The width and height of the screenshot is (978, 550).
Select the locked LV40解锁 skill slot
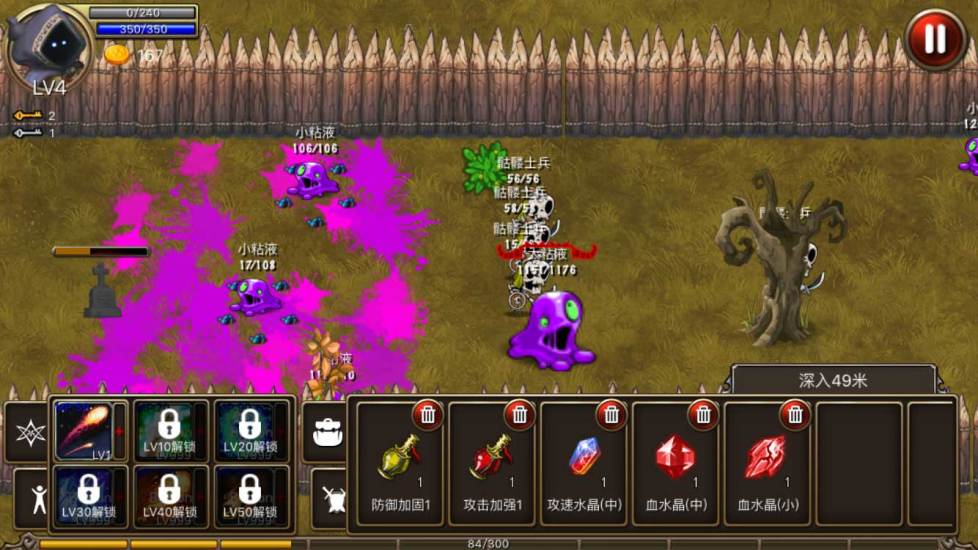coord(169,495)
